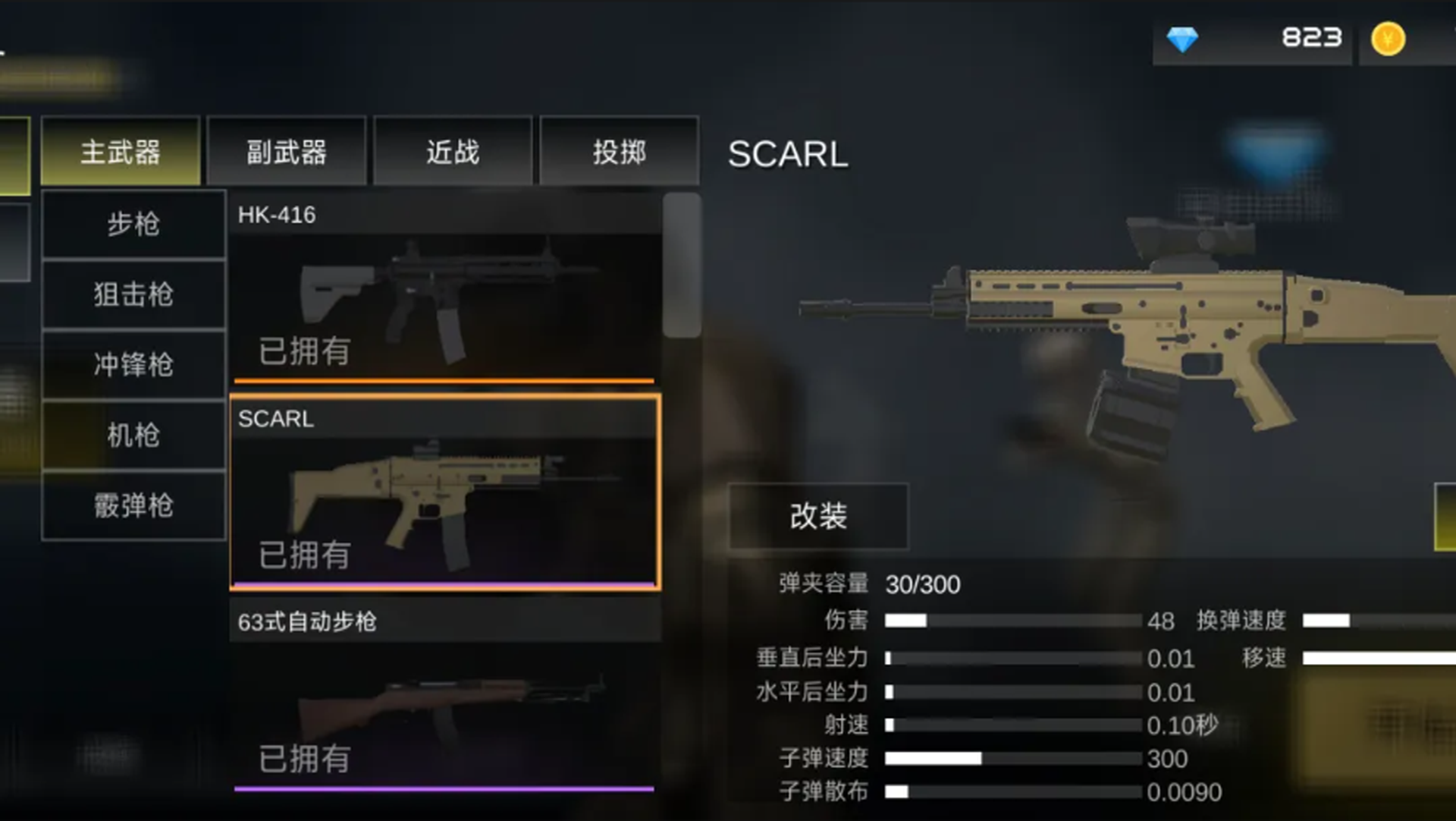This screenshot has width=1456, height=821.
Task: Select the 步枪 category
Action: click(133, 224)
